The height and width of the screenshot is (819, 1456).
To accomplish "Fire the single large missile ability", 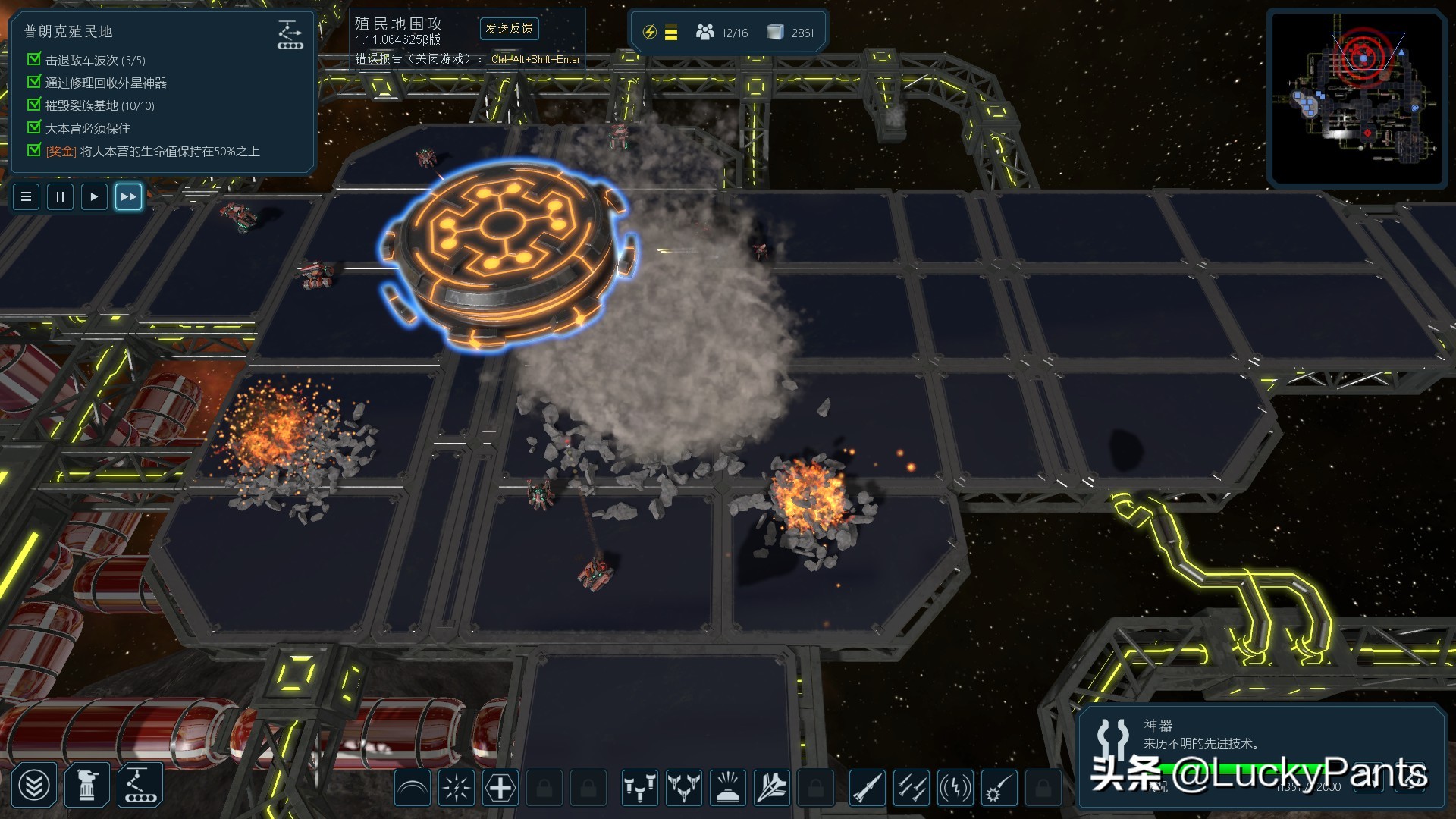I will point(867,789).
